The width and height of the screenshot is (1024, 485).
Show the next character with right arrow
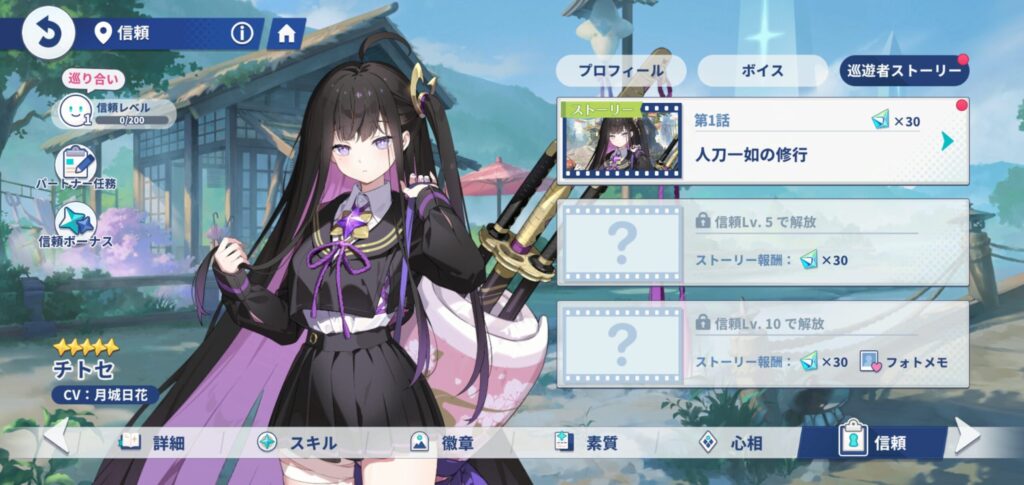coord(968,436)
